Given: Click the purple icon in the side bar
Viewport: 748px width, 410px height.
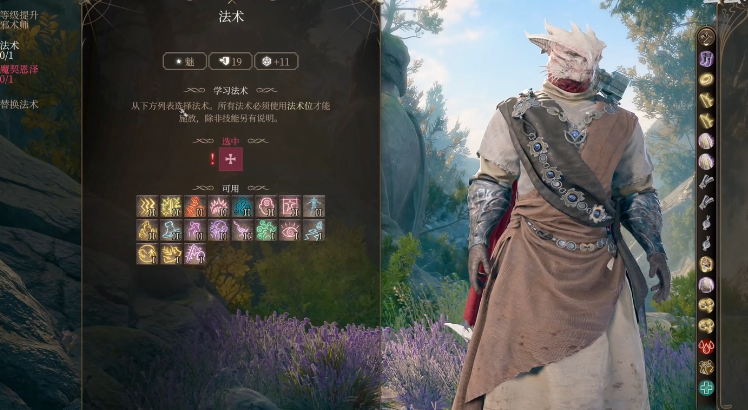Looking at the screenshot, I should [x=707, y=58].
